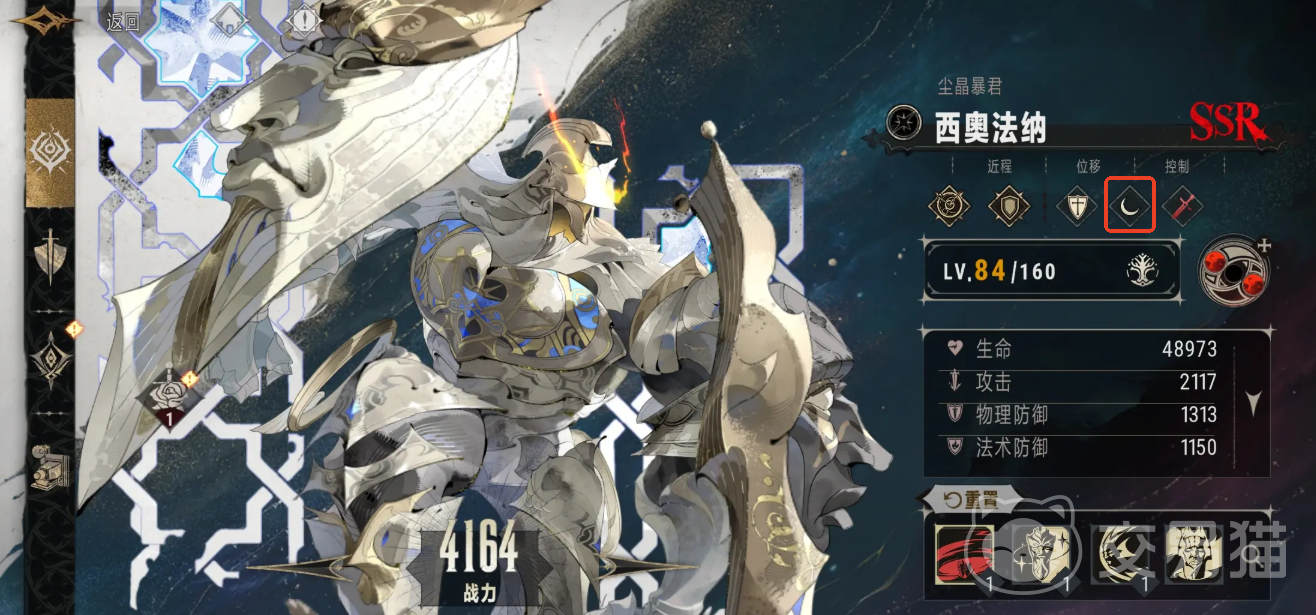Select the crescent swirl skill icon

tap(1117, 552)
